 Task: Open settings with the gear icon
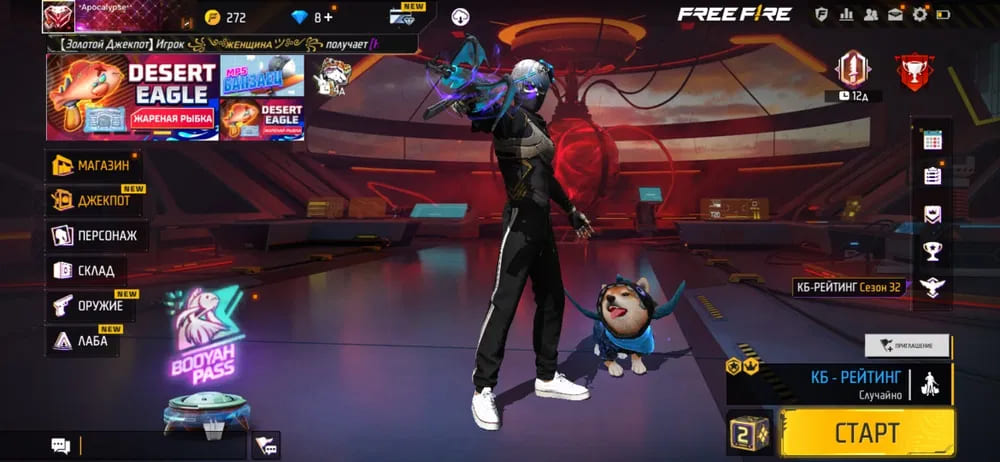point(920,14)
